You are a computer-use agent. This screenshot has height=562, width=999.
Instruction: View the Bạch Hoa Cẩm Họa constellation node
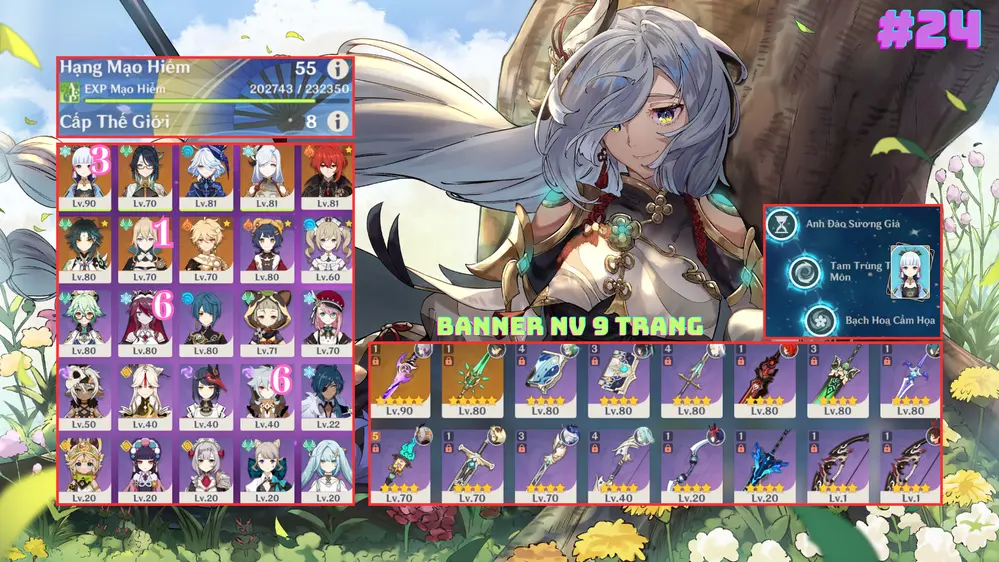821,320
